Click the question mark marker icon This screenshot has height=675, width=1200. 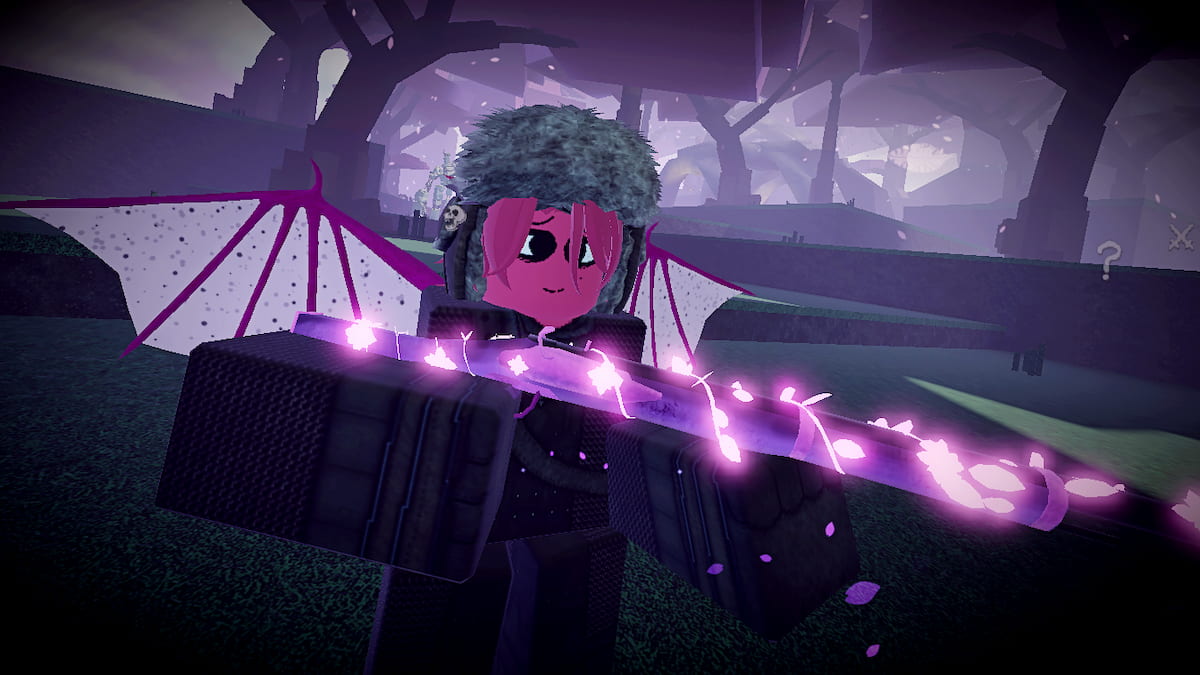point(1107,259)
